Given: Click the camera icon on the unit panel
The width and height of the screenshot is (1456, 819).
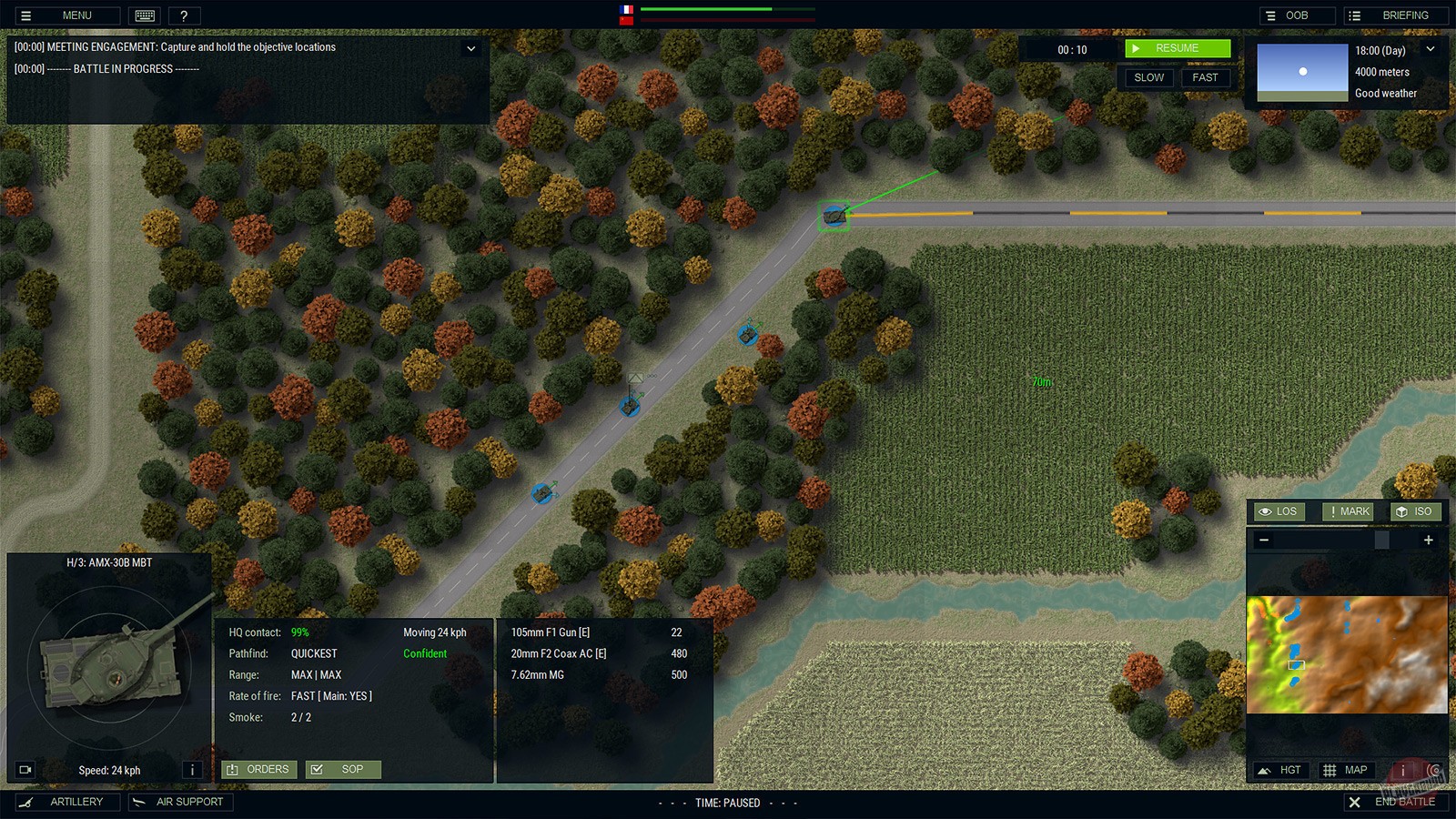Looking at the screenshot, I should 24,770.
